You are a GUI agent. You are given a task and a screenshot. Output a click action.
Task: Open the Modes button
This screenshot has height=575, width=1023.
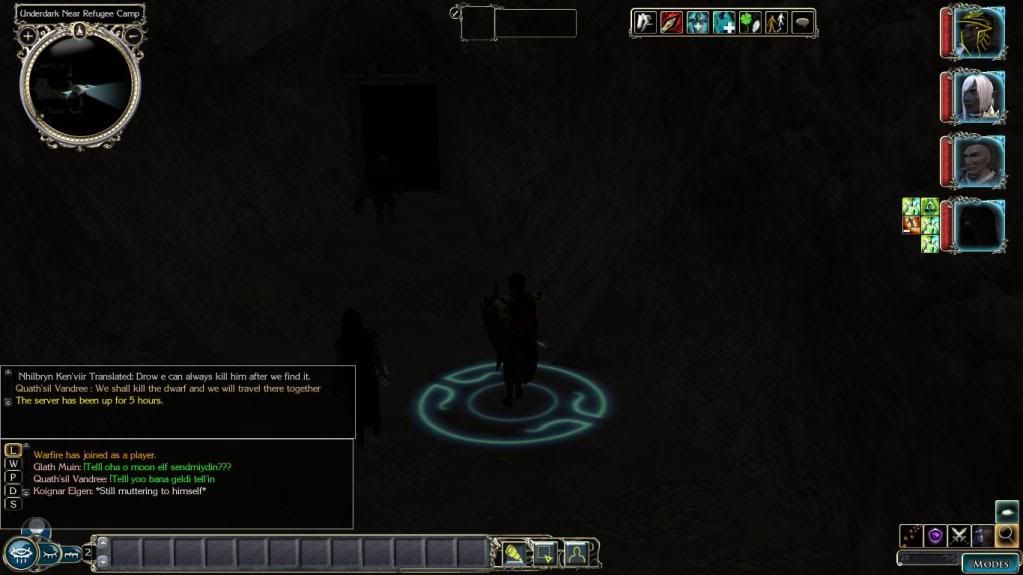coord(991,564)
